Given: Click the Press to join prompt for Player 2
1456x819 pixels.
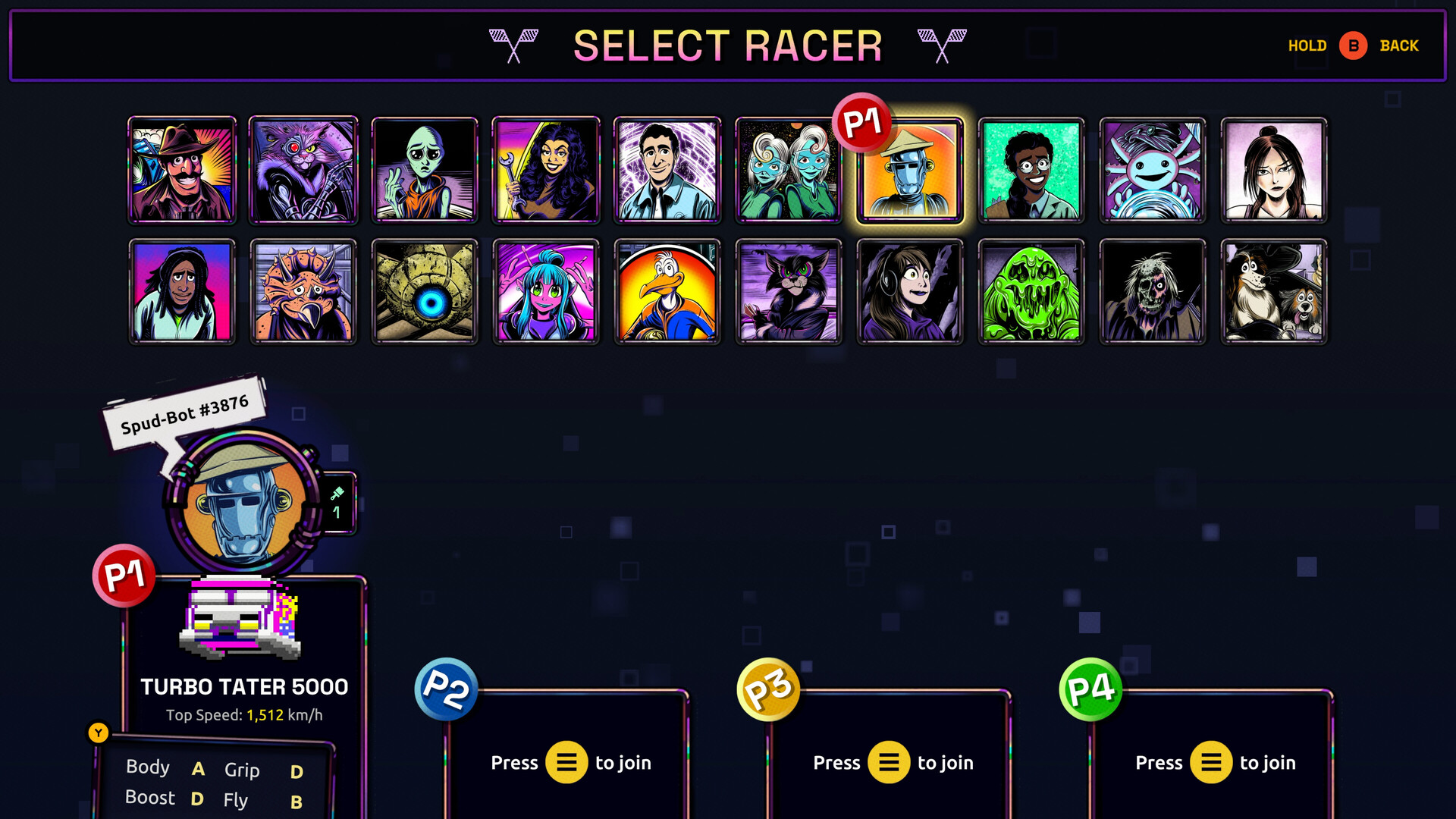Looking at the screenshot, I should click(x=571, y=763).
